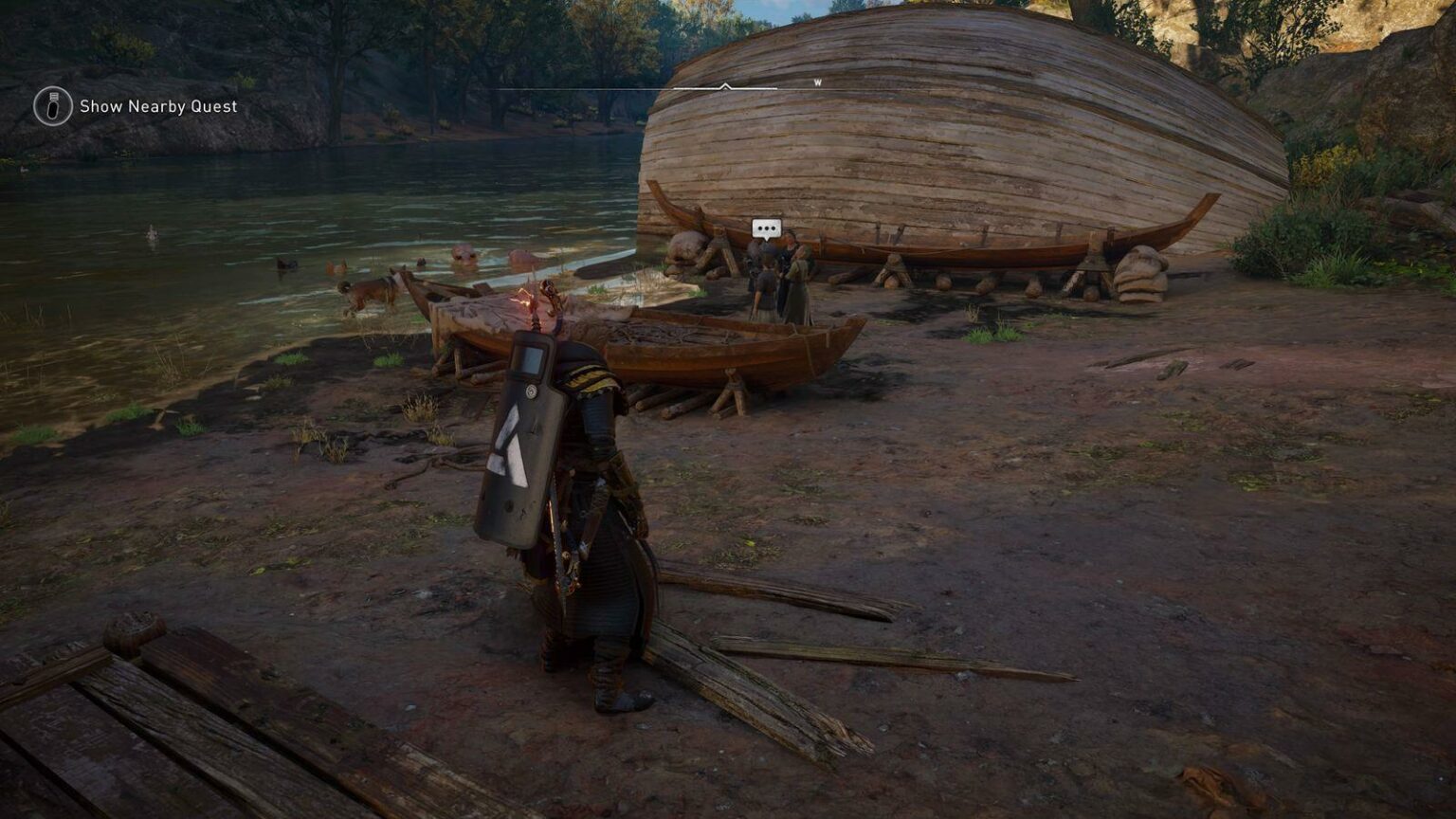Click the white chevron marker on the compass
This screenshot has width=1456, height=819.
point(726,85)
